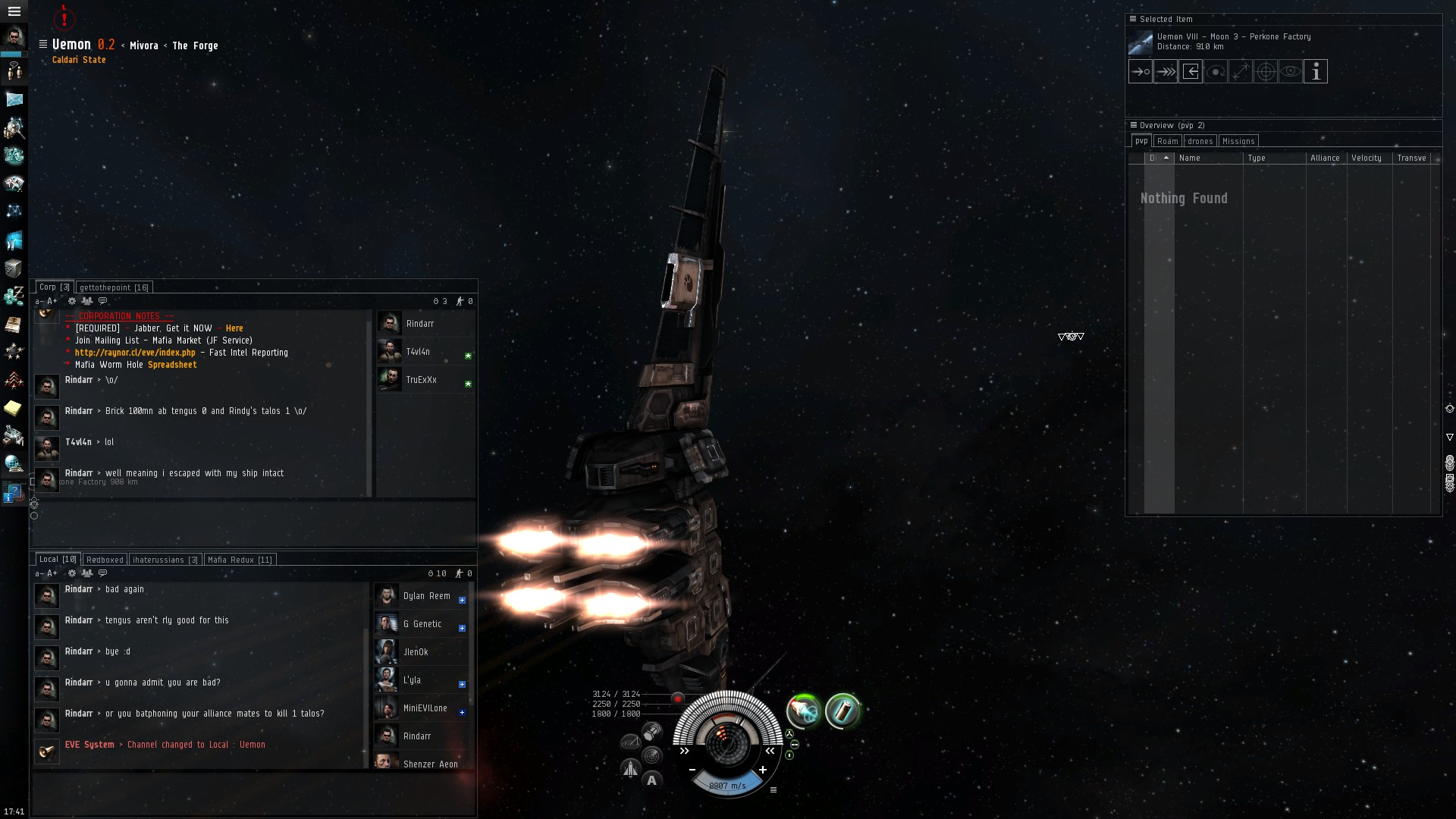Toggle autopilot with the A button

point(651,780)
